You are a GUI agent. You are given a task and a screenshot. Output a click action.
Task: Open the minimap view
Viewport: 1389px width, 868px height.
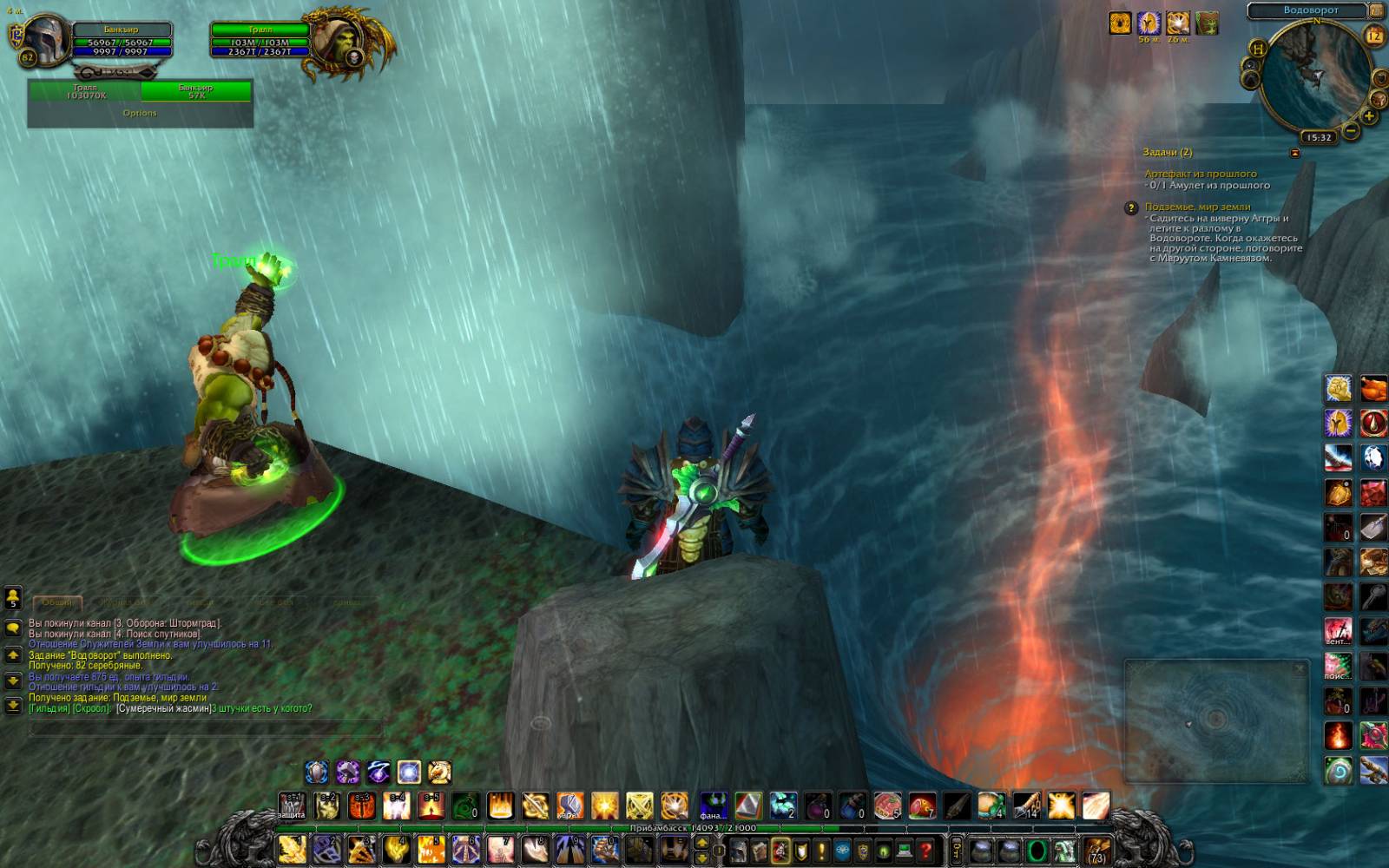(1315, 78)
